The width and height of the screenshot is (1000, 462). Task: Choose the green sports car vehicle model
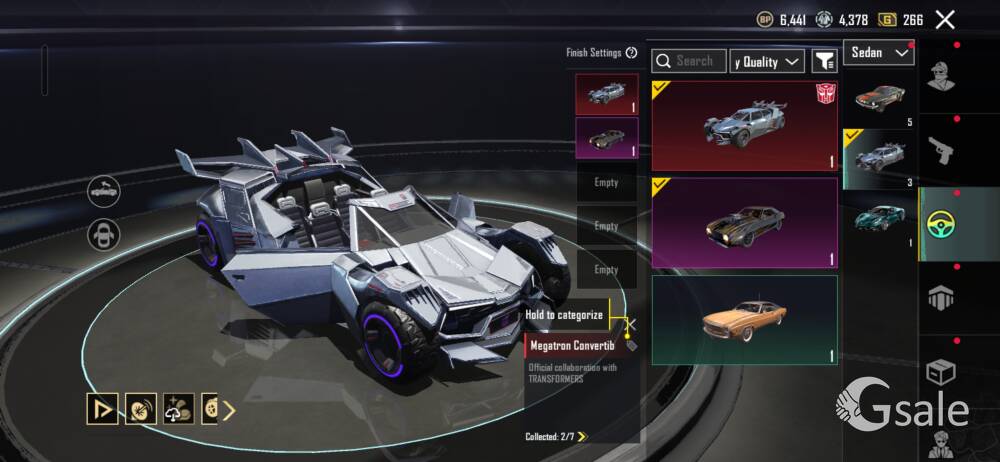coord(880,220)
